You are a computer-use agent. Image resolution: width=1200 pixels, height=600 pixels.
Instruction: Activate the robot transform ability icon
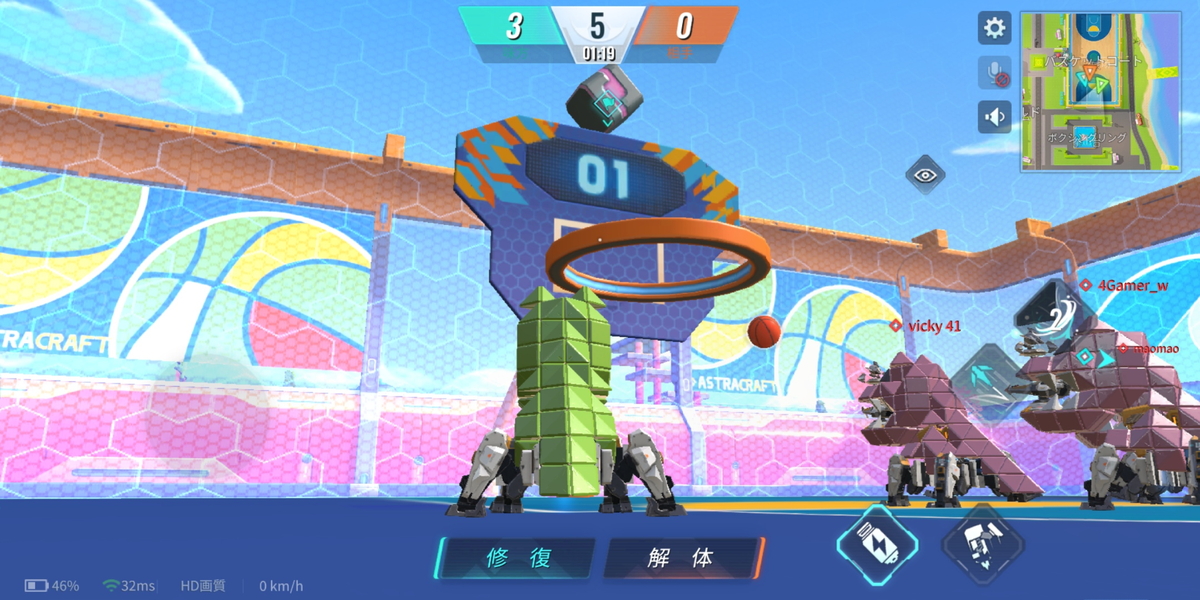pos(982,545)
